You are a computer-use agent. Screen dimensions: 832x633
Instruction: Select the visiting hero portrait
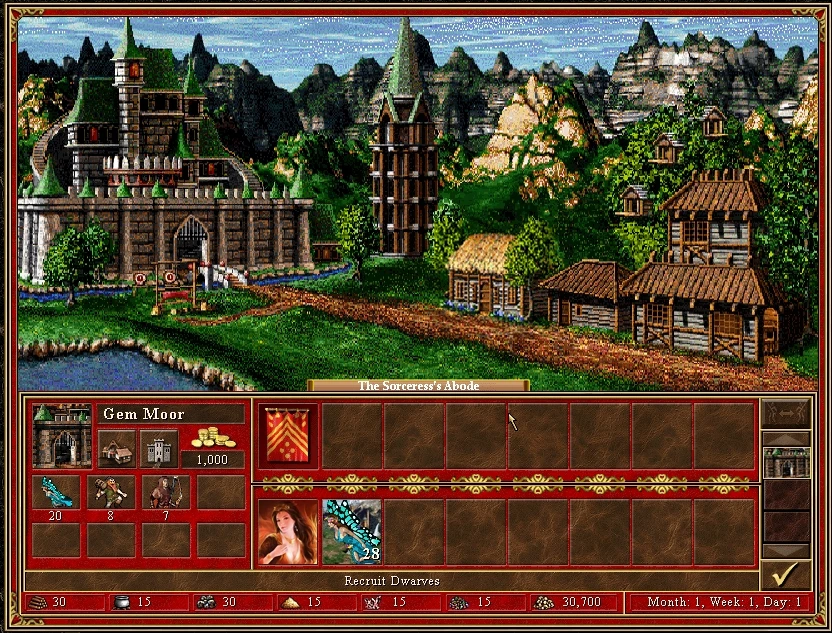coord(288,531)
